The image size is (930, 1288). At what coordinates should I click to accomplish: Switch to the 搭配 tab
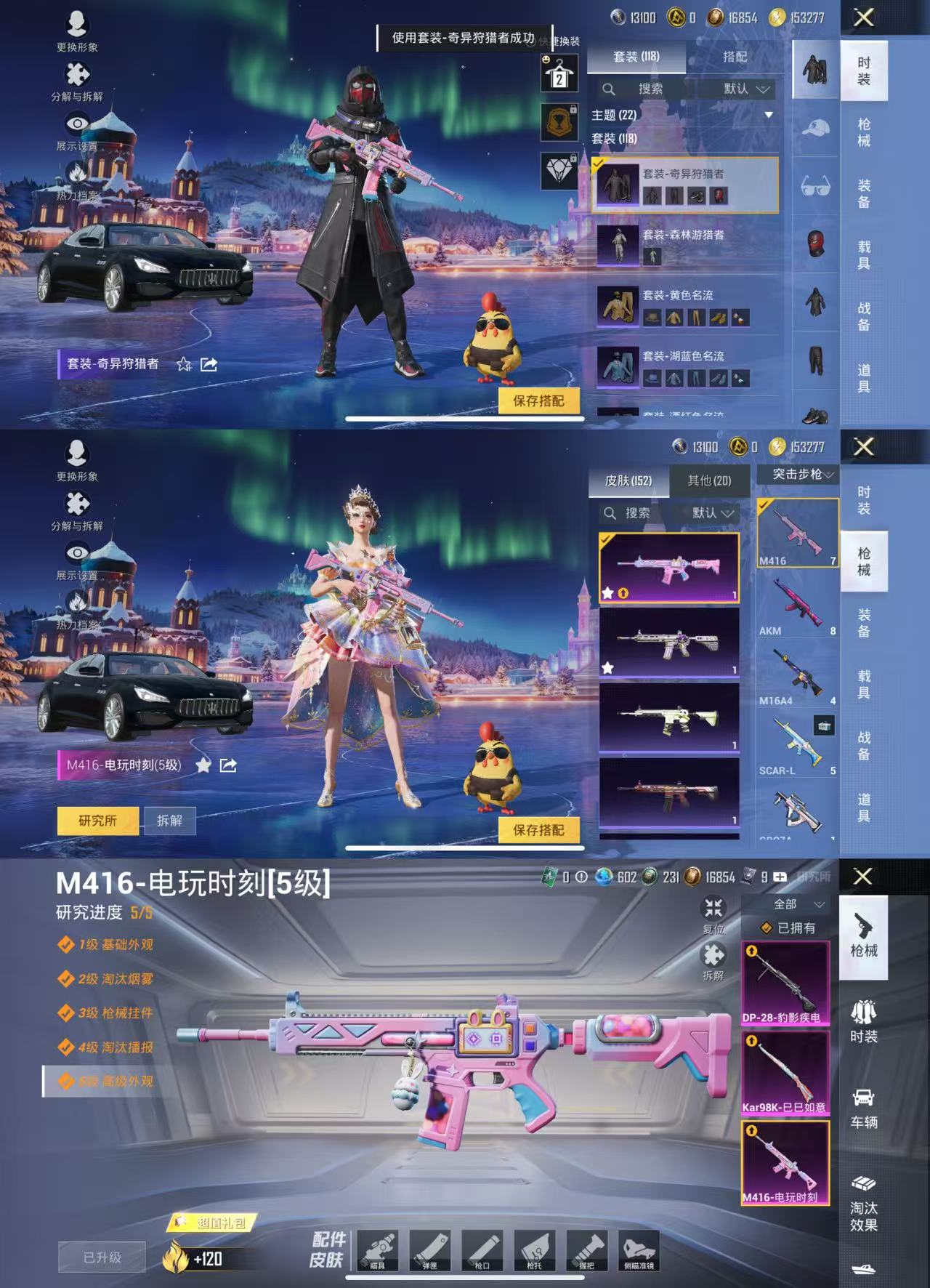736,55
